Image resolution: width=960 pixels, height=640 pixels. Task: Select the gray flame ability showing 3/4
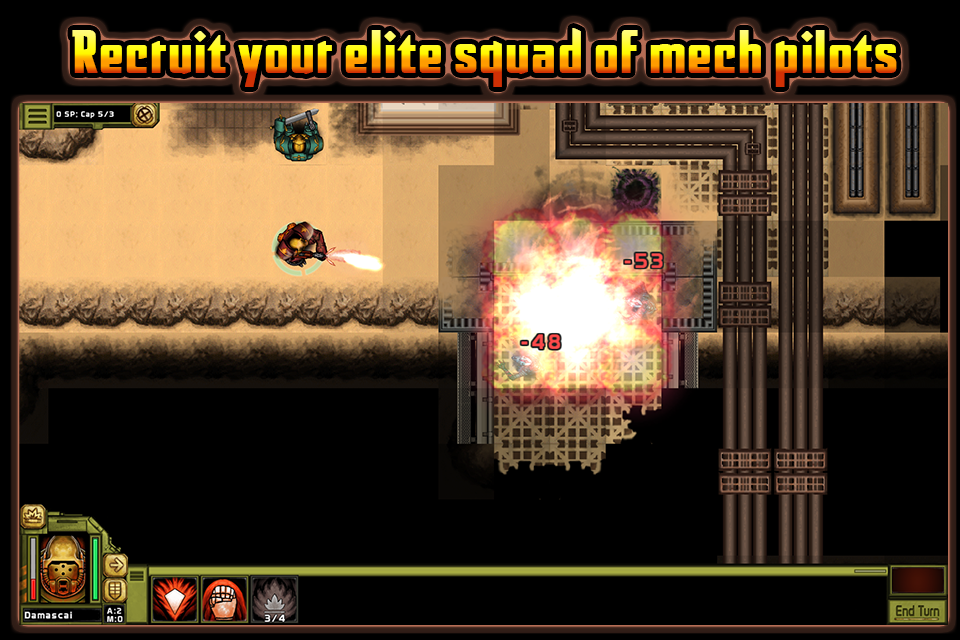274,600
